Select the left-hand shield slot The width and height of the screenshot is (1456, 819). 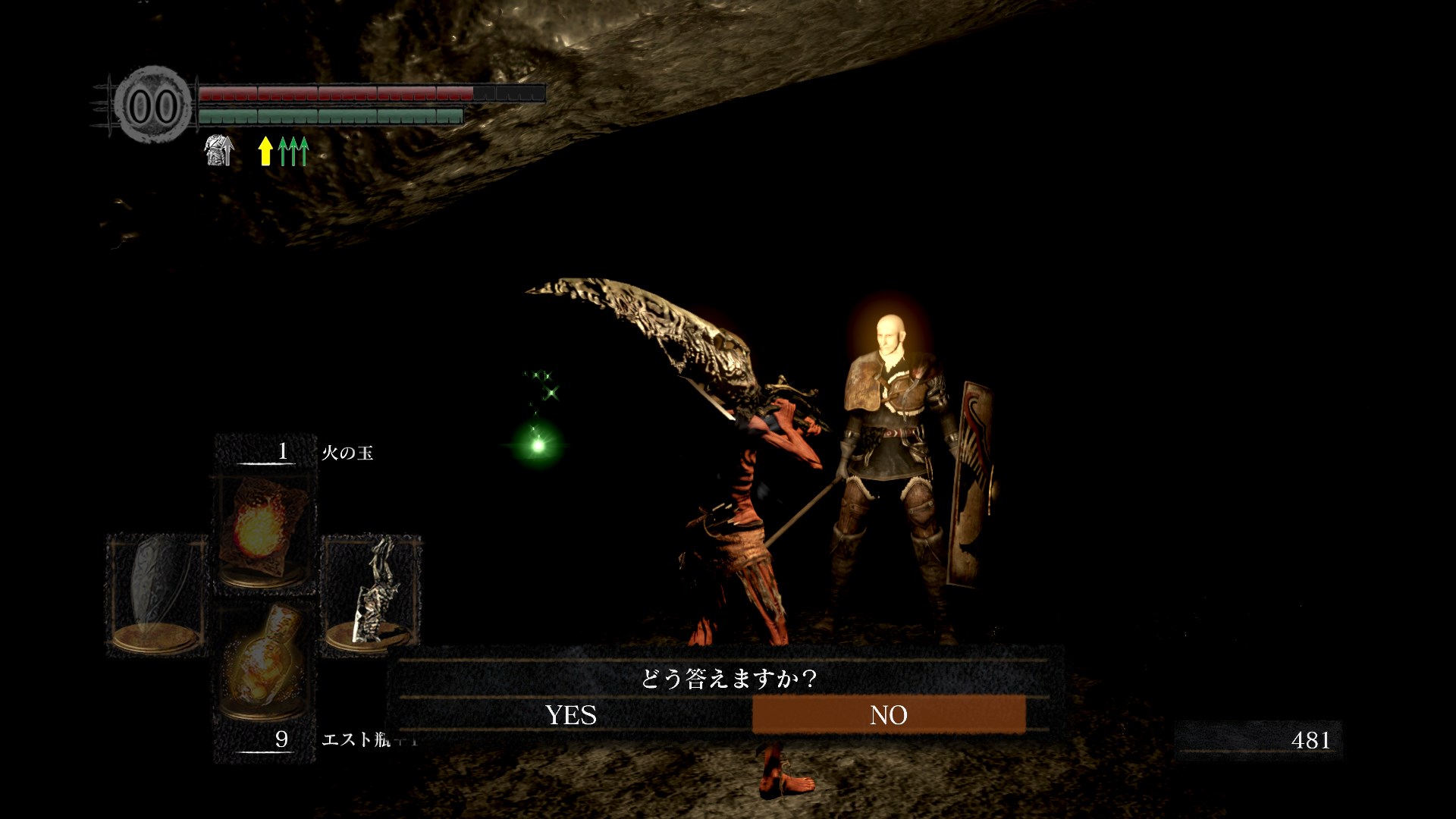157,594
